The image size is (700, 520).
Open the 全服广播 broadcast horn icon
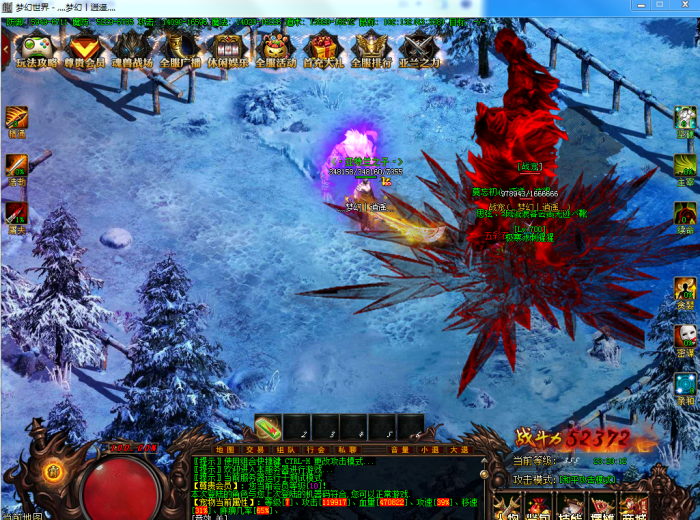pos(181,49)
